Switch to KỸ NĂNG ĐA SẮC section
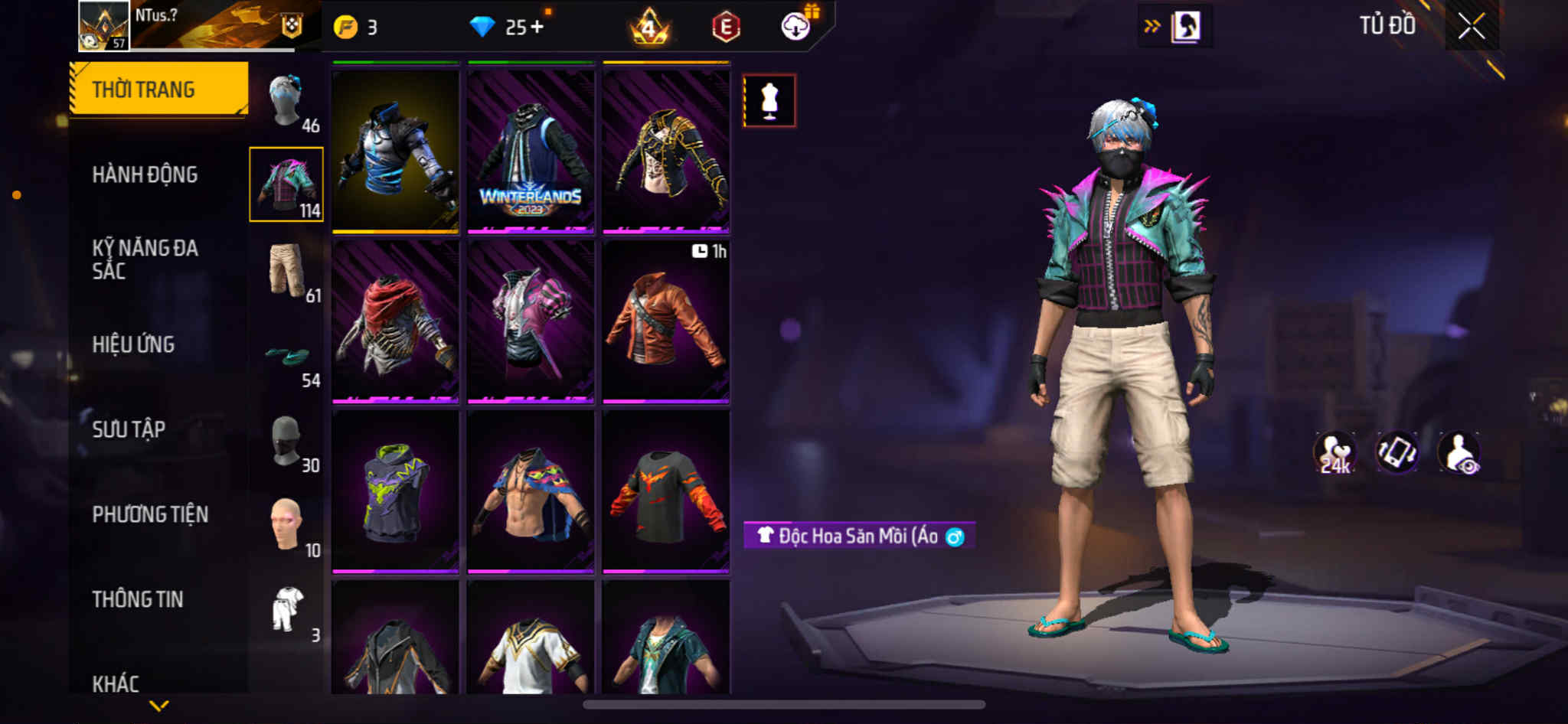1568x724 pixels. (x=145, y=259)
